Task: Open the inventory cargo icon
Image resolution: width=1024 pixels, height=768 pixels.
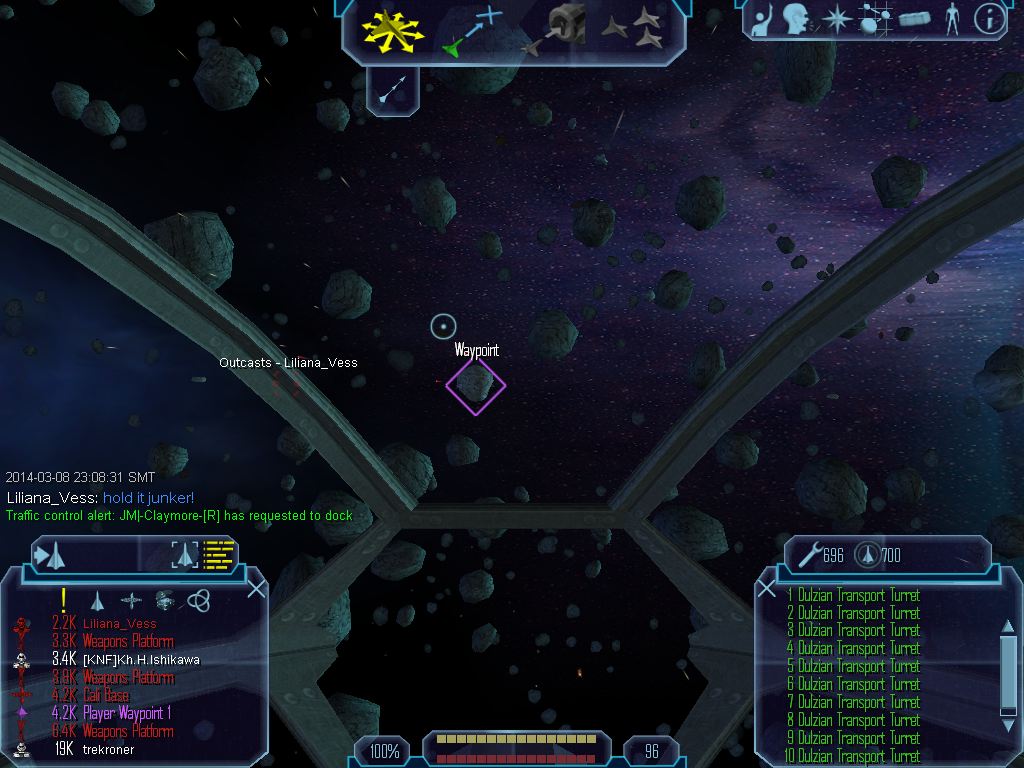Action: click(x=915, y=18)
